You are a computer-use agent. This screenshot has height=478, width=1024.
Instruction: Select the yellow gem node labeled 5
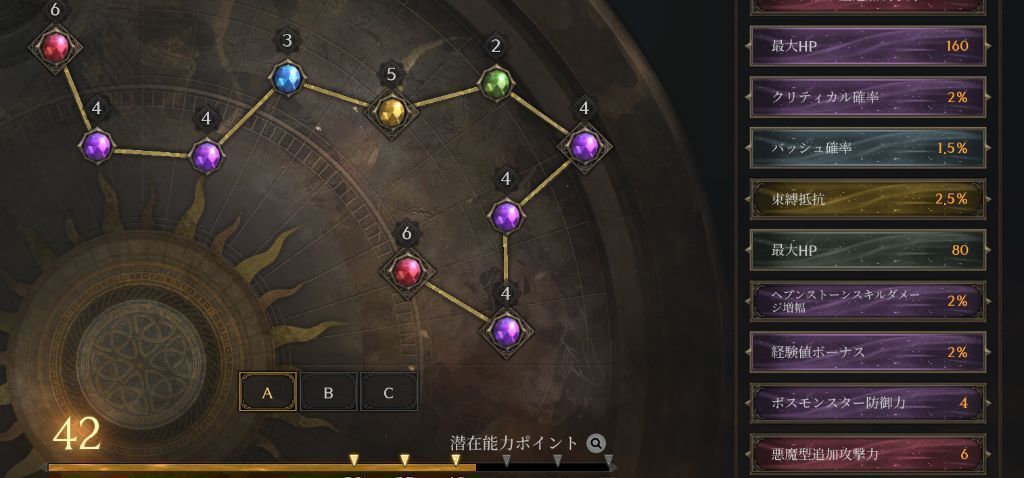point(391,110)
